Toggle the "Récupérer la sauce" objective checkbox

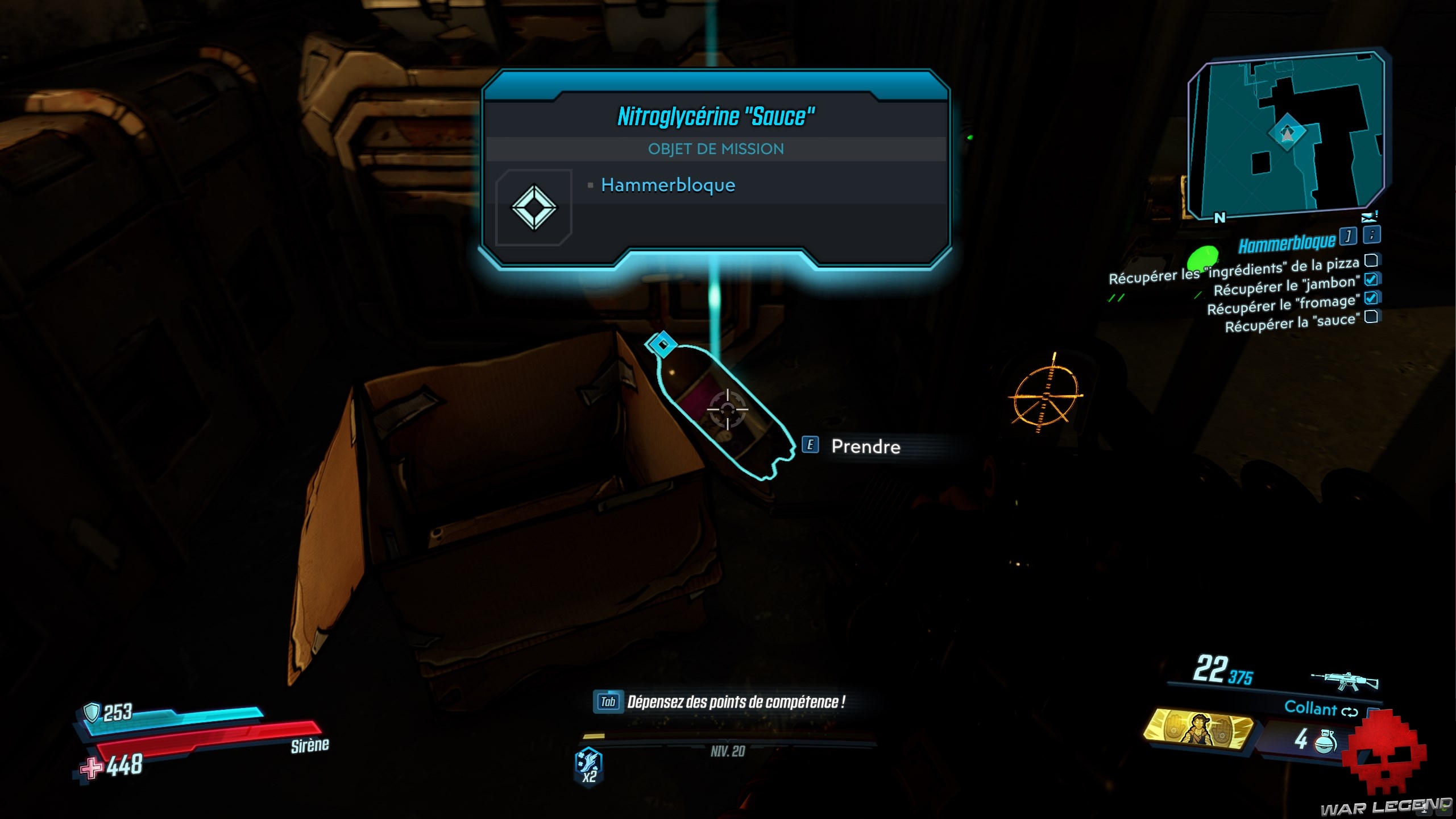pyautogui.click(x=1371, y=316)
